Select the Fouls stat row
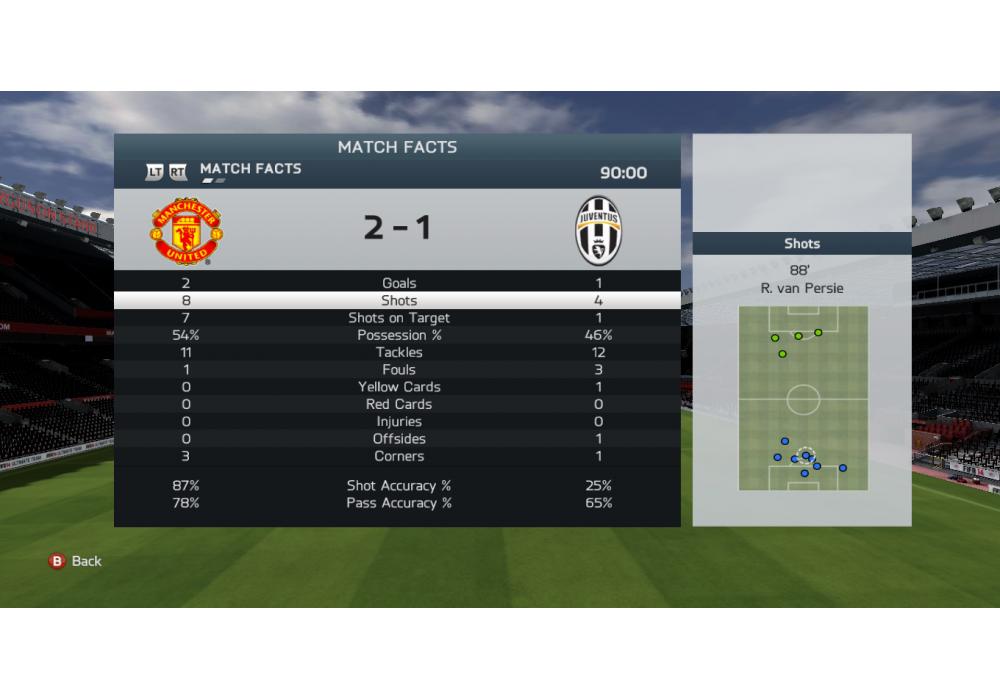 [398, 370]
